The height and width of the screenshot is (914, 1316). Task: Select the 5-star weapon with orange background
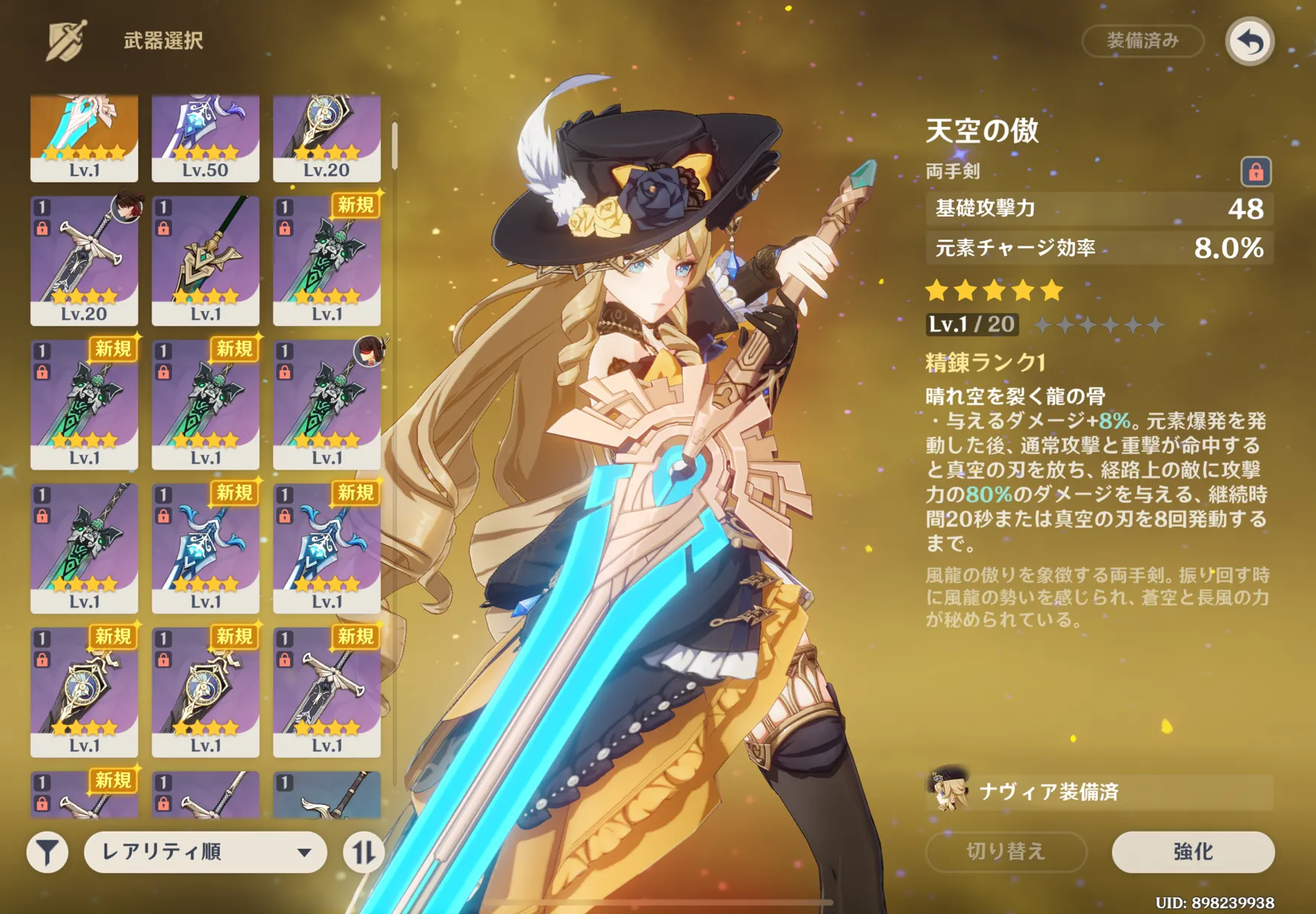click(x=84, y=138)
